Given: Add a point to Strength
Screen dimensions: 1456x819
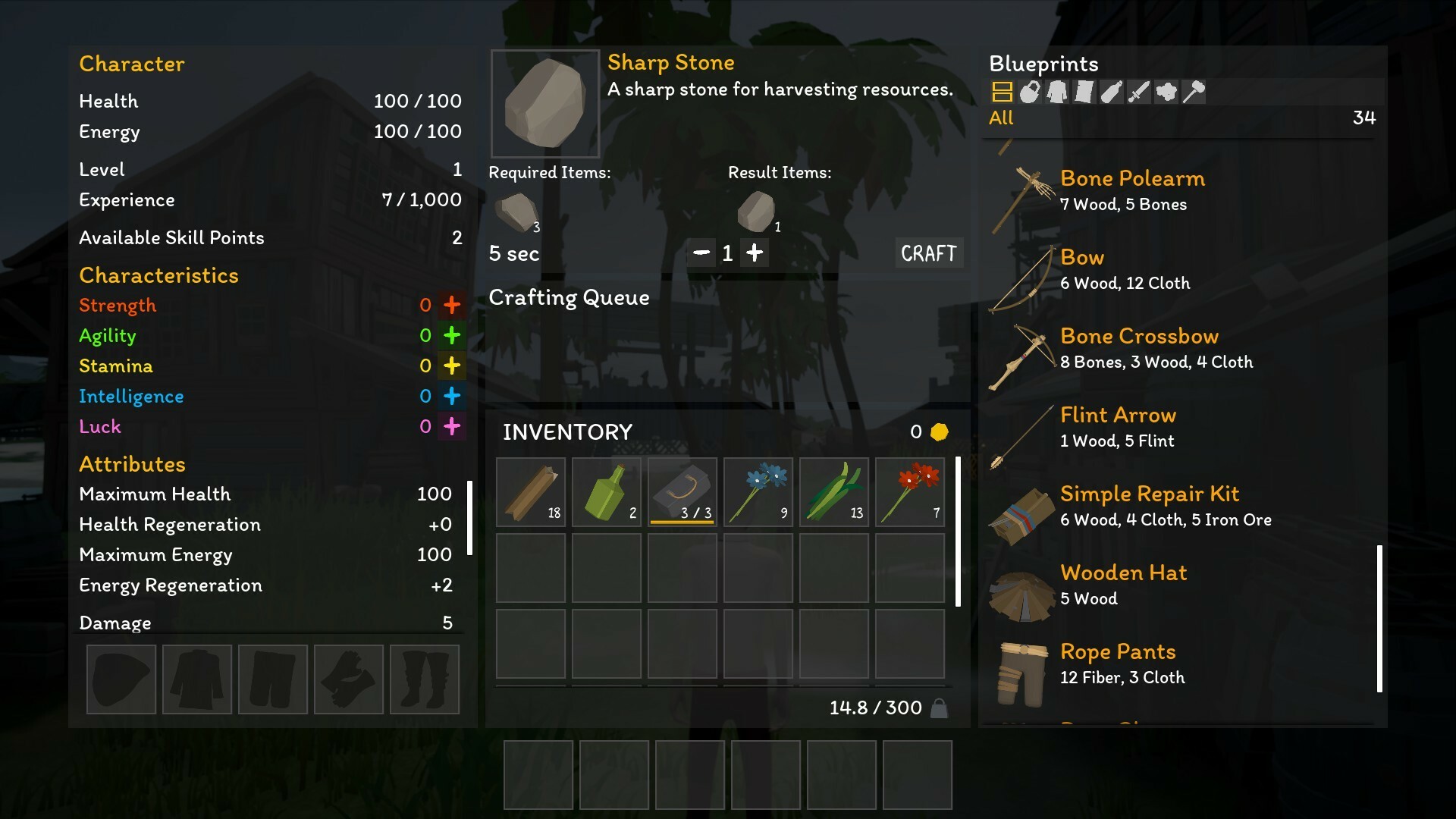Looking at the screenshot, I should pyautogui.click(x=450, y=305).
